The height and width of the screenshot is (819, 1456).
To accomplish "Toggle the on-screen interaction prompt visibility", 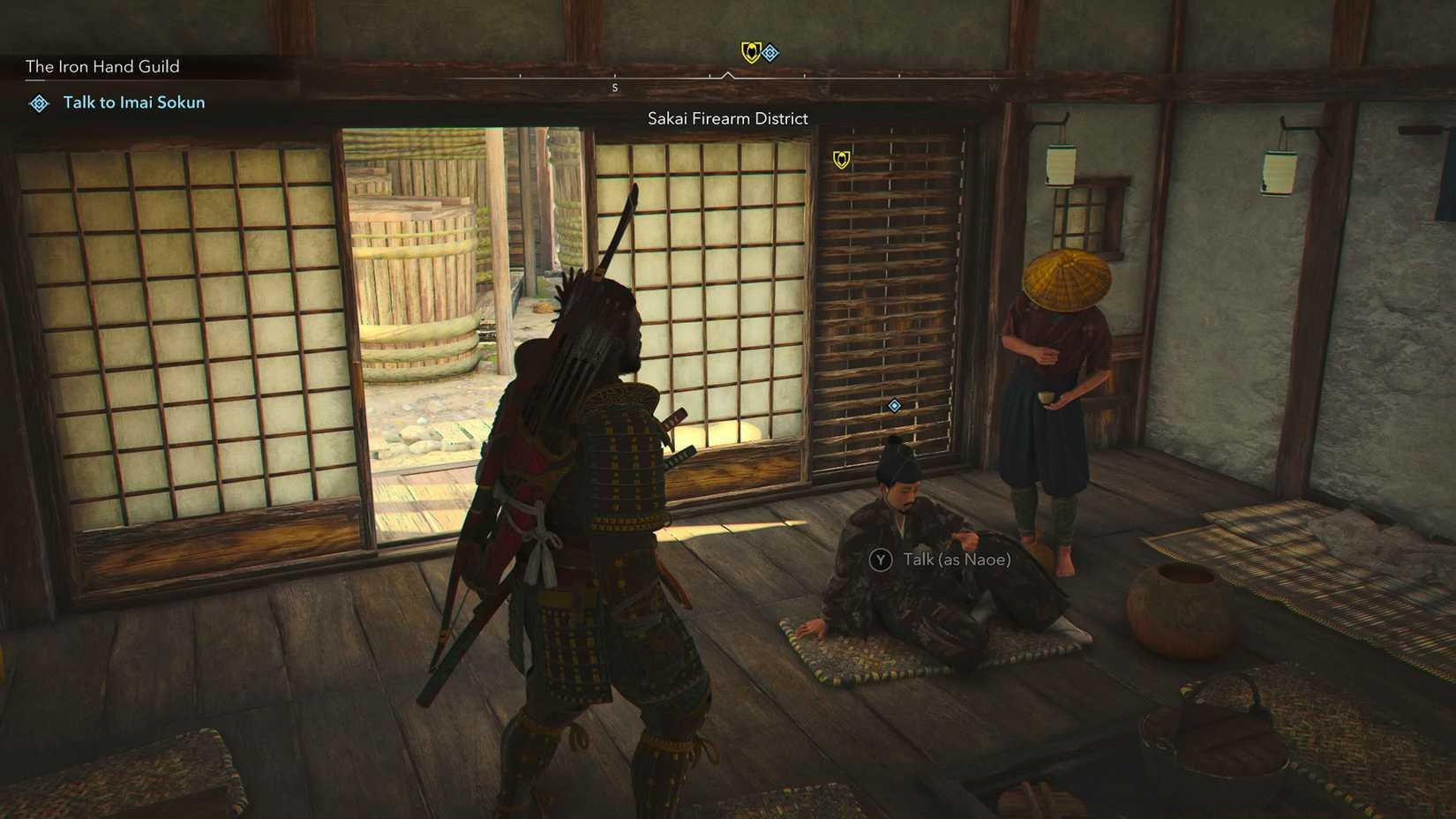I will (x=944, y=560).
